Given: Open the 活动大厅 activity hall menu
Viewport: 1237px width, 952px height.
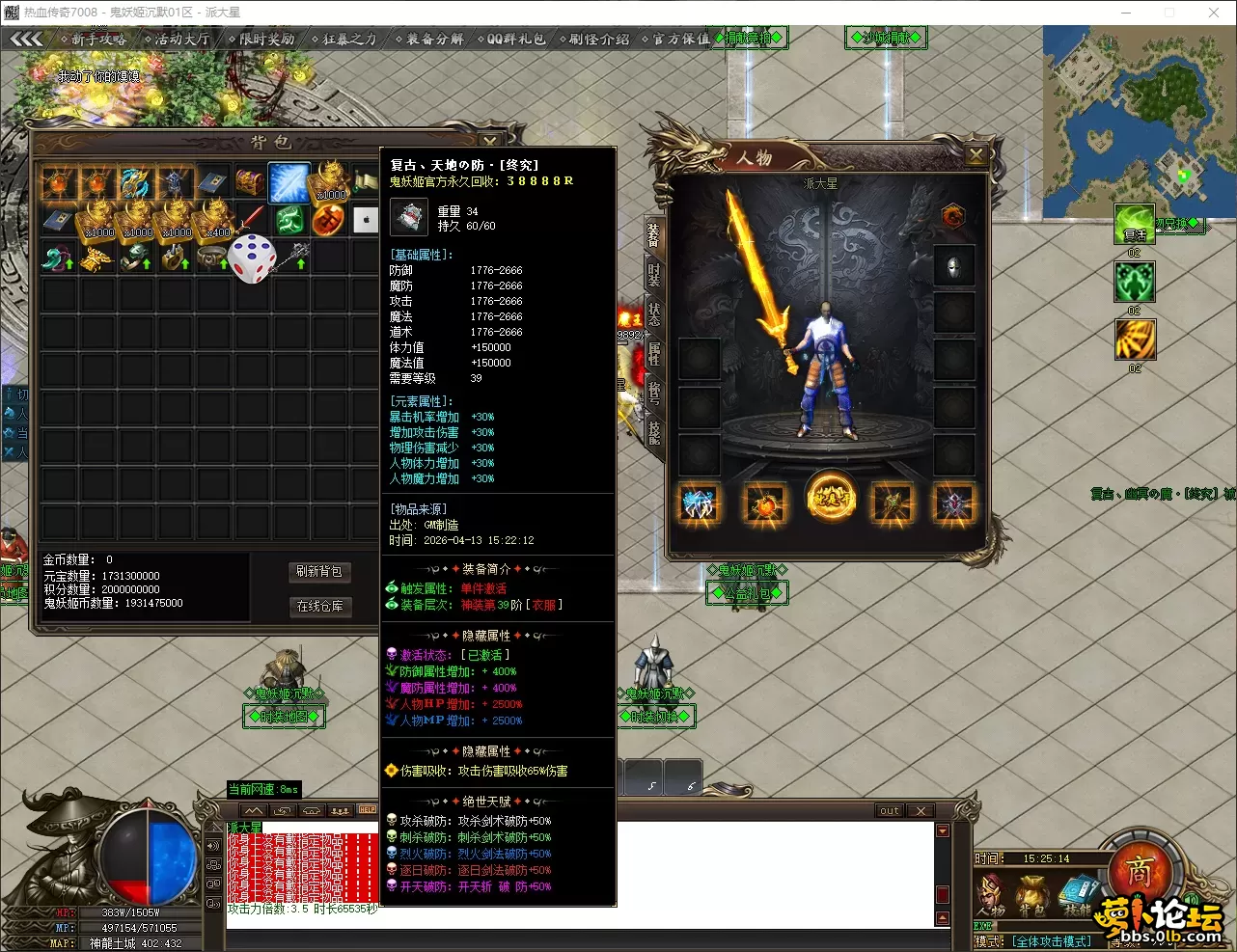Looking at the screenshot, I should pyautogui.click(x=178, y=39).
